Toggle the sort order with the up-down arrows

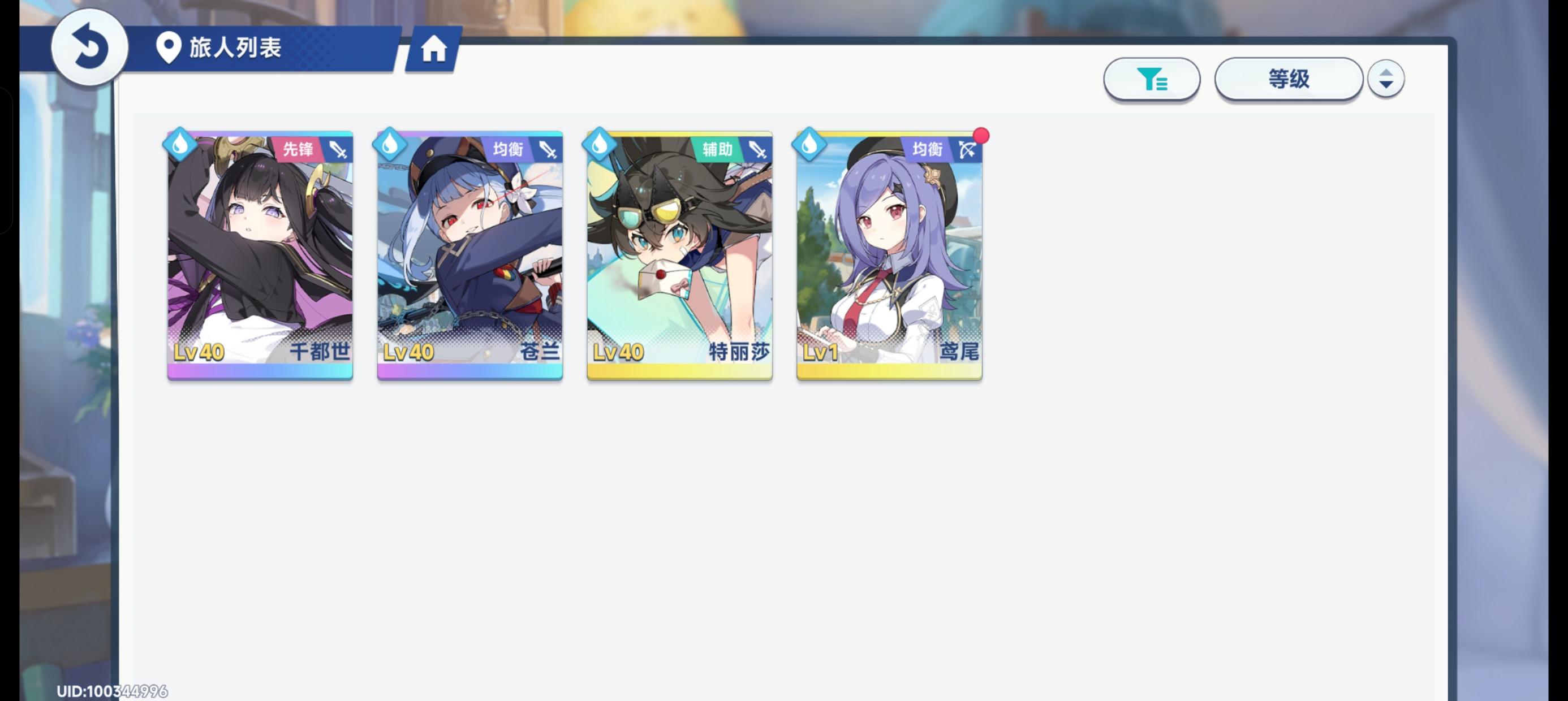pyautogui.click(x=1386, y=78)
